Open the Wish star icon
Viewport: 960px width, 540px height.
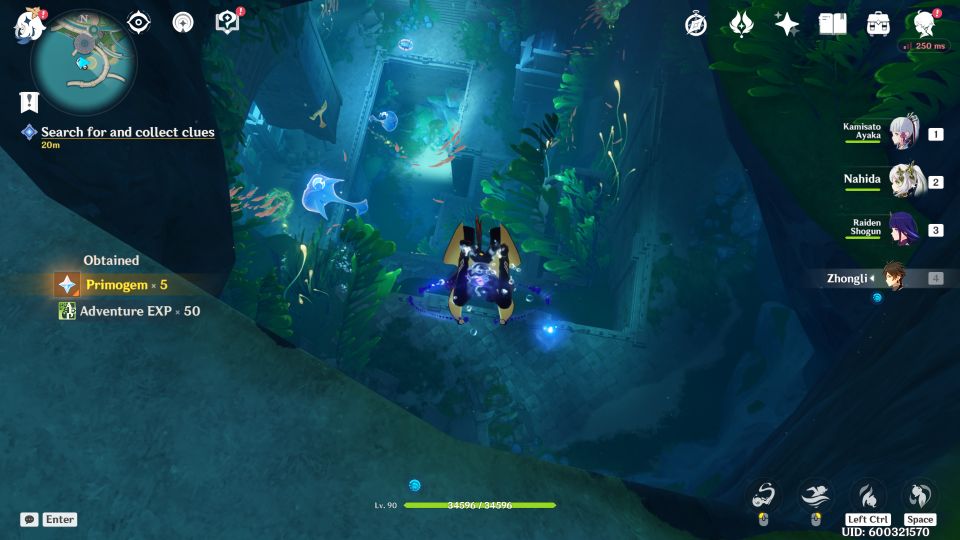pyautogui.click(x=787, y=24)
